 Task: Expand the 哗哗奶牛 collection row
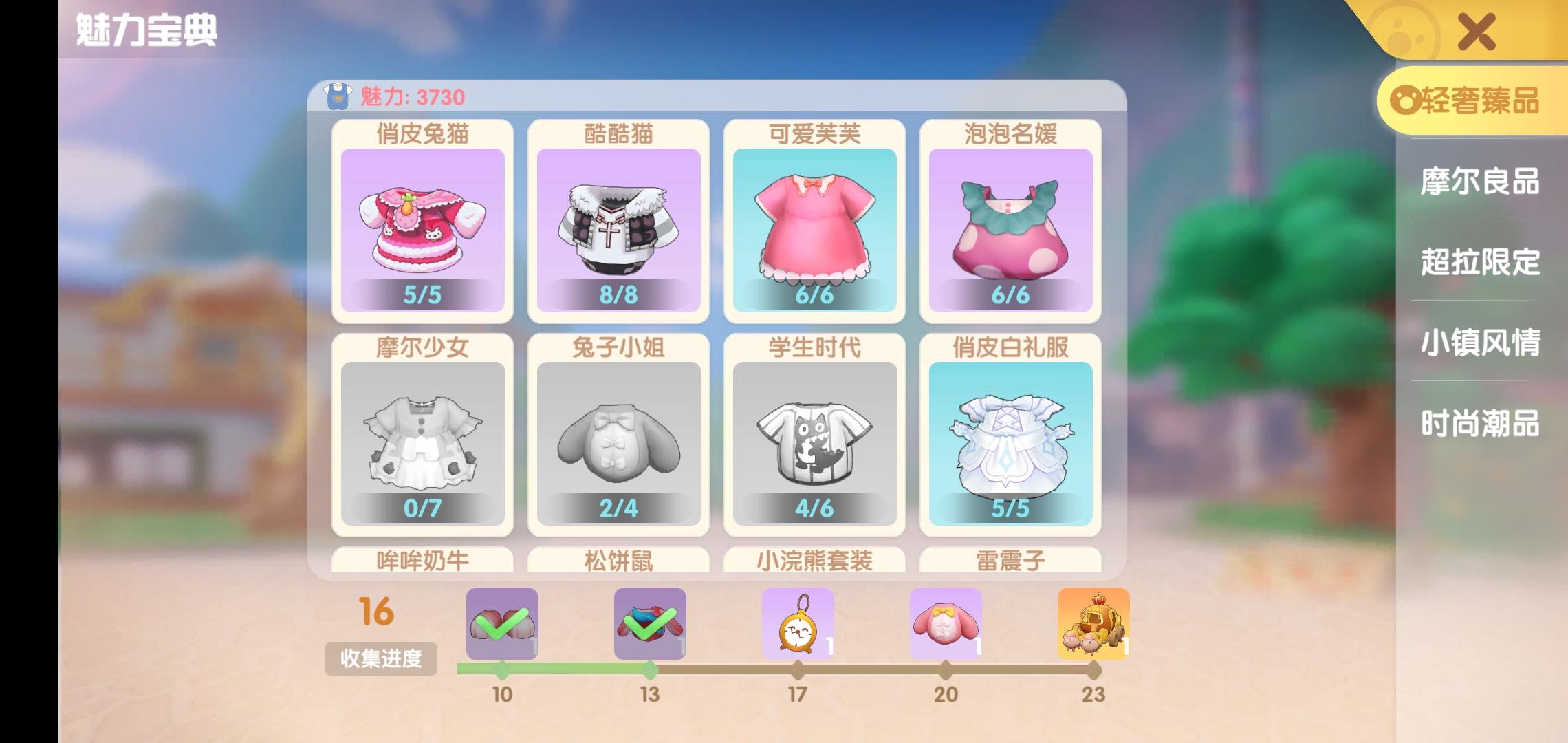(x=423, y=563)
